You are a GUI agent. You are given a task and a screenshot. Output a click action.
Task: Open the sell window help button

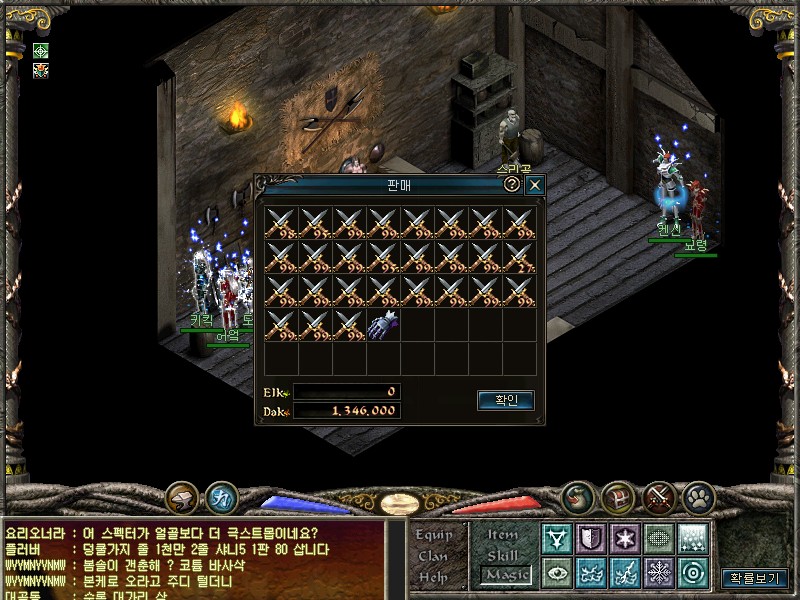click(512, 185)
